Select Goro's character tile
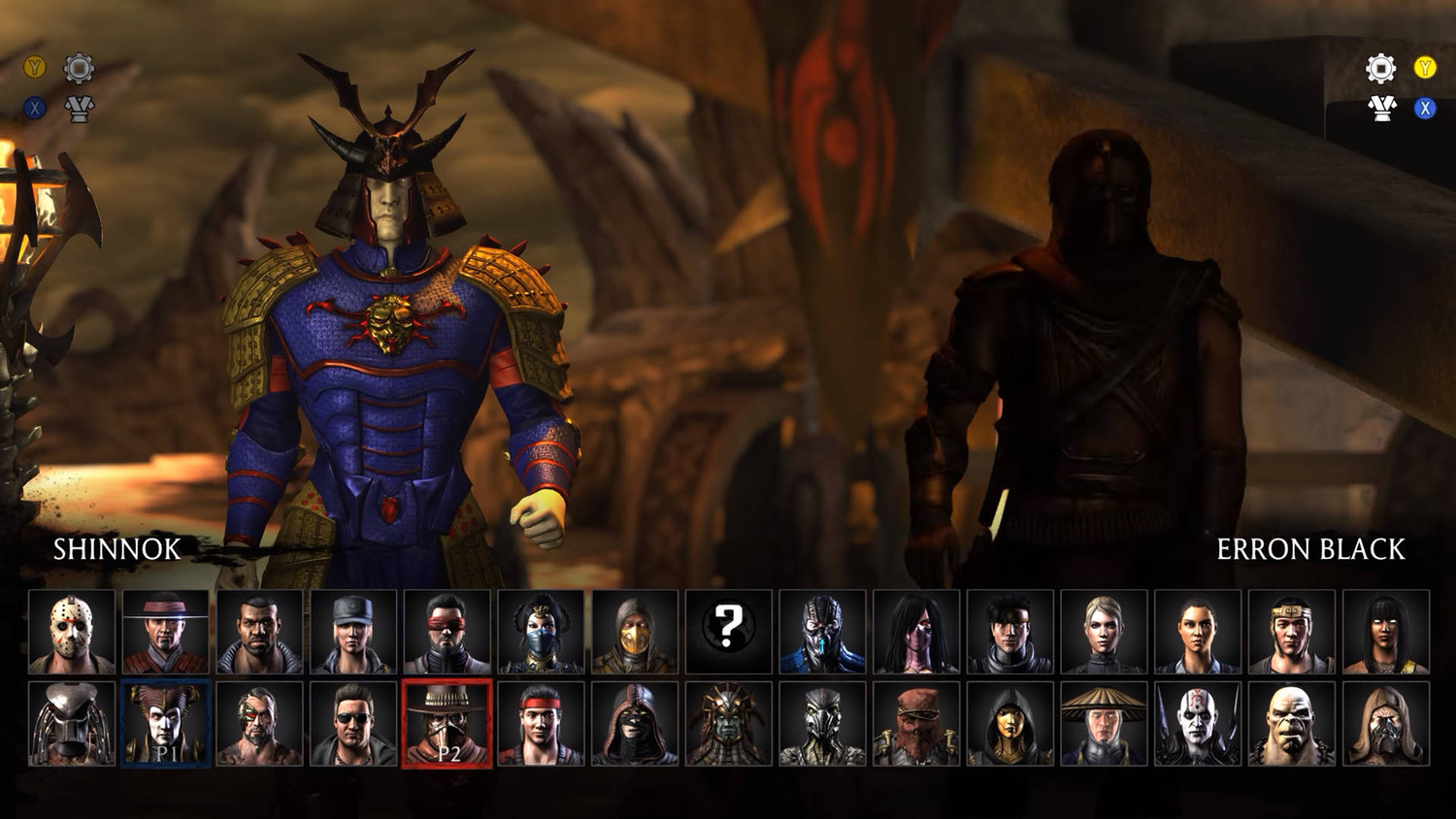This screenshot has height=819, width=1456. click(1291, 723)
